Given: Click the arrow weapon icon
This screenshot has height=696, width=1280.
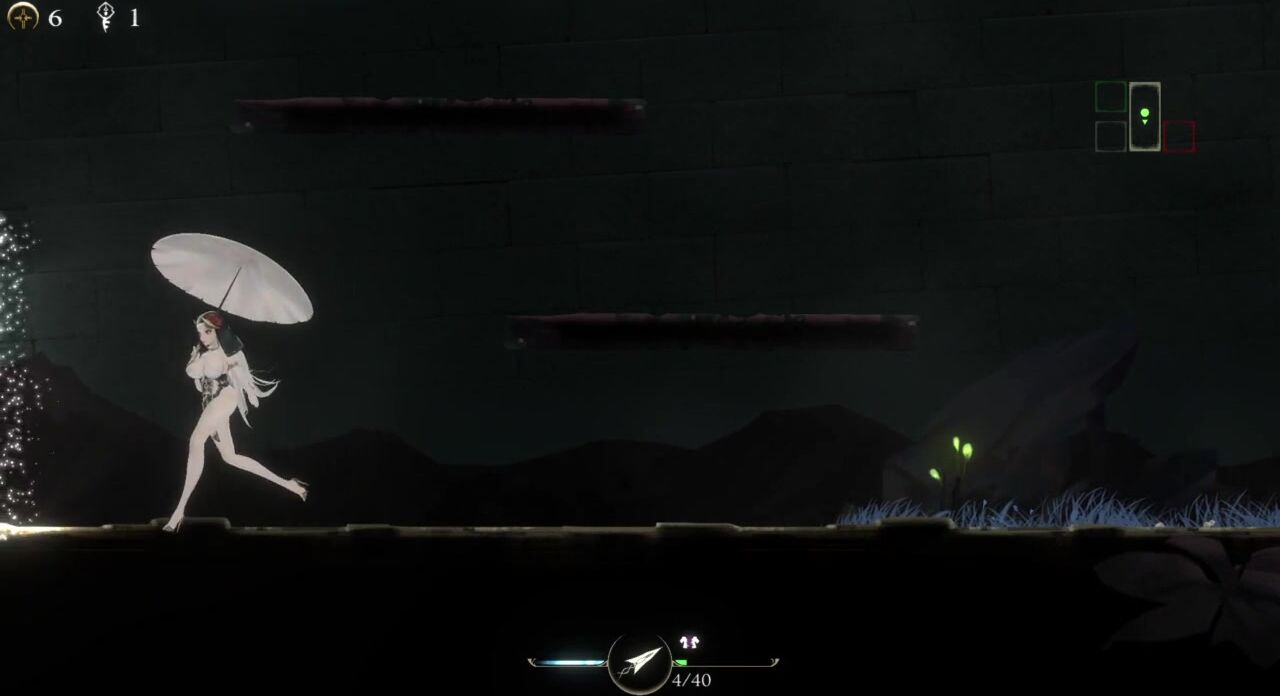Looking at the screenshot, I should pyautogui.click(x=640, y=661).
